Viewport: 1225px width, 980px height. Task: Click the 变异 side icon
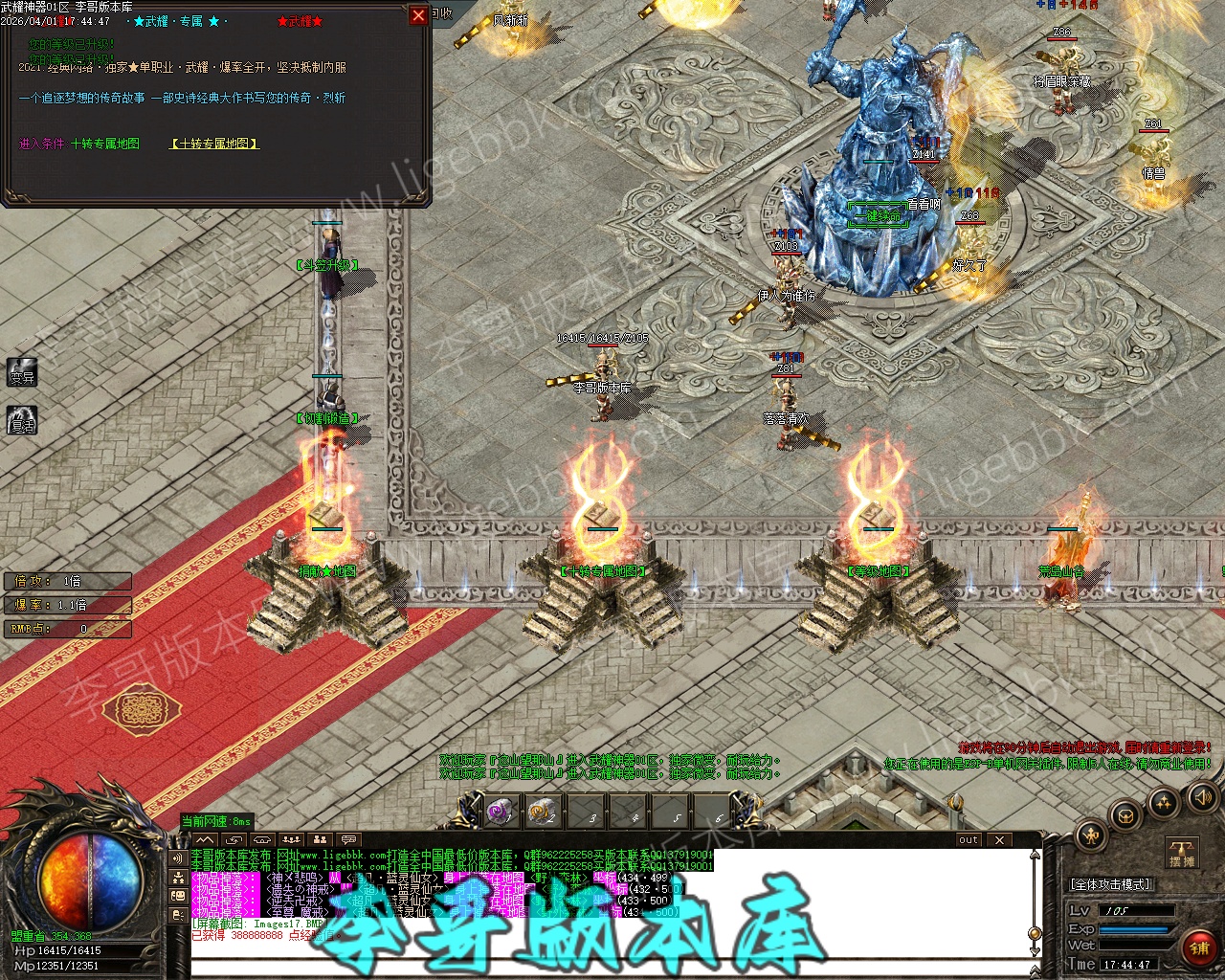(22, 372)
